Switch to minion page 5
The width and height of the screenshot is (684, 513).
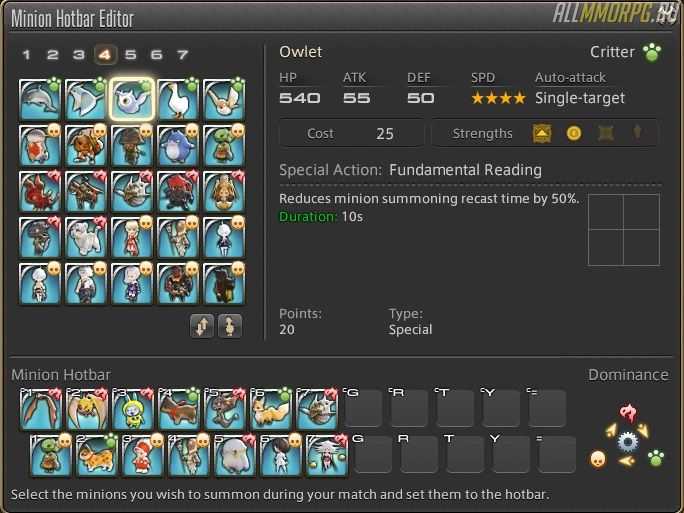click(130, 55)
